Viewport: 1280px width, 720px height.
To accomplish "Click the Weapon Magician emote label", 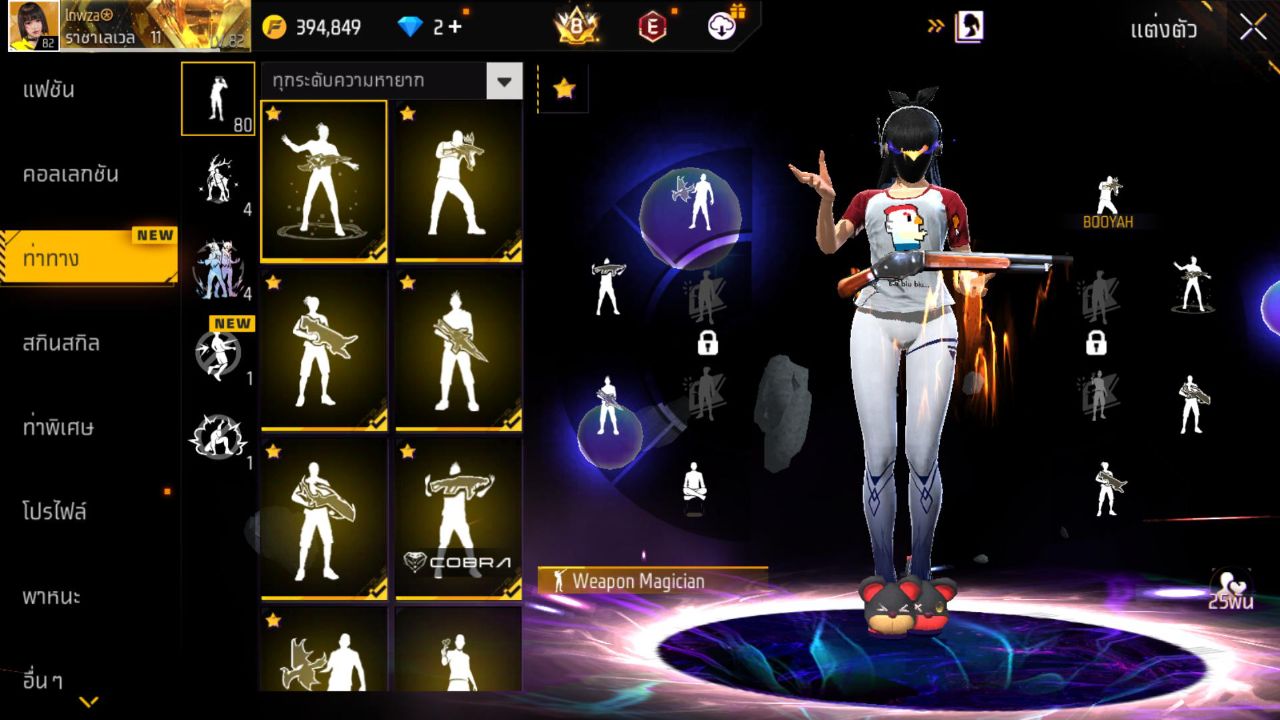I will pyautogui.click(x=640, y=578).
